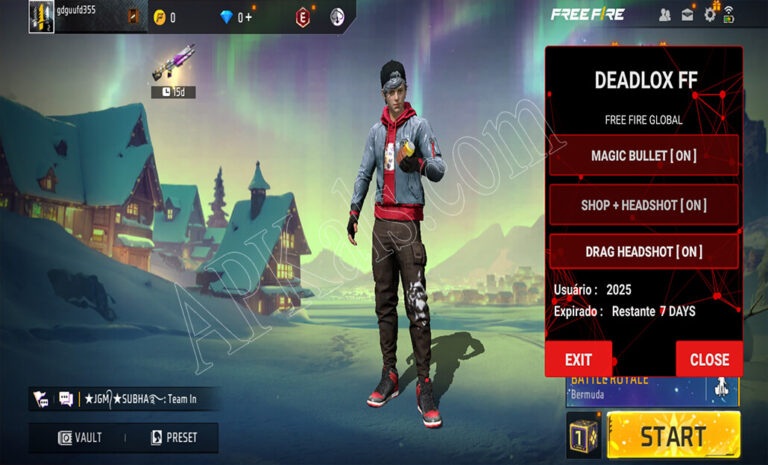Viewport: 768px width, 465px height.
Task: Open the red E badge icon
Action: pos(303,16)
